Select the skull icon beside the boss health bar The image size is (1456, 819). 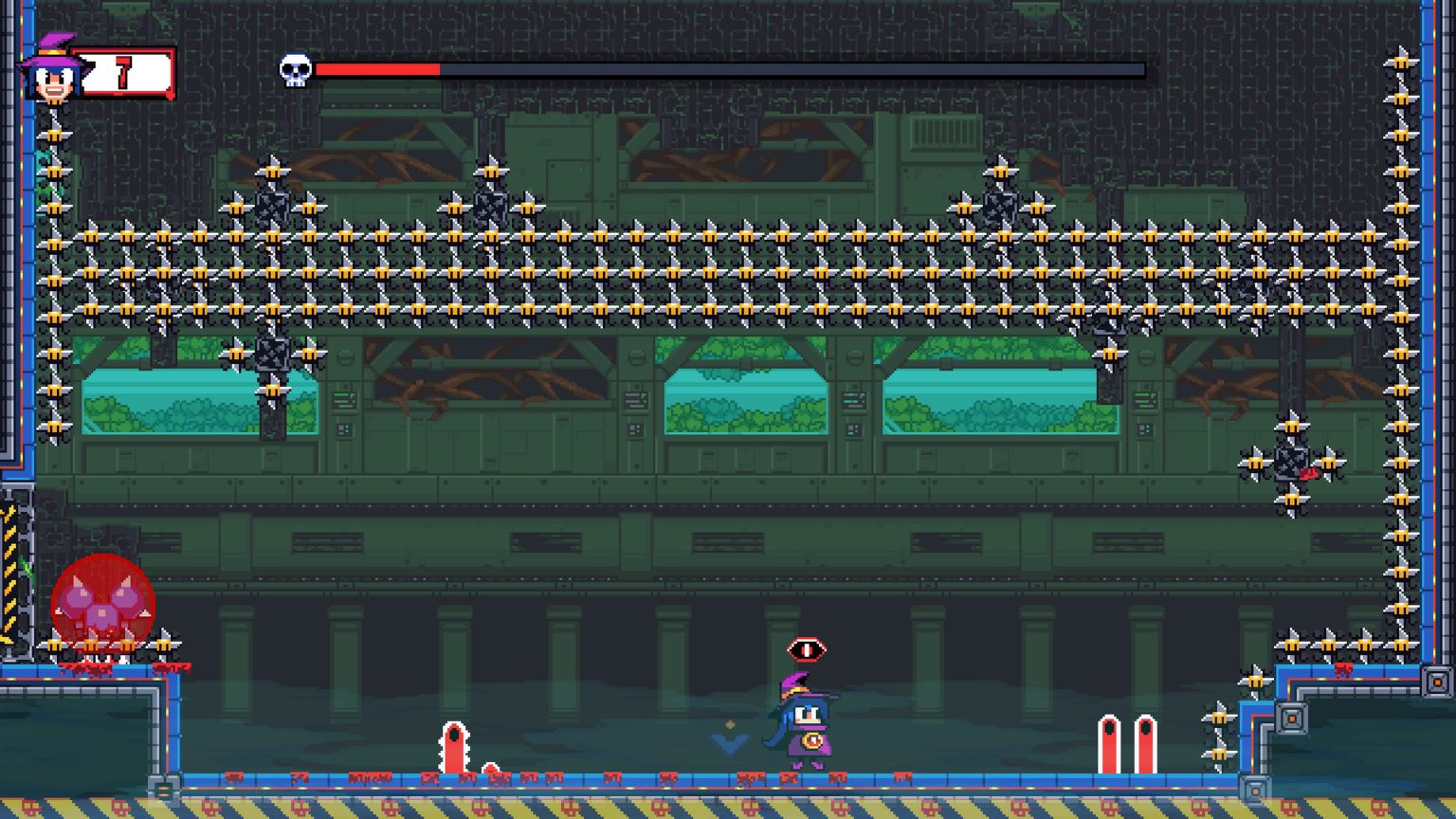[x=295, y=69]
